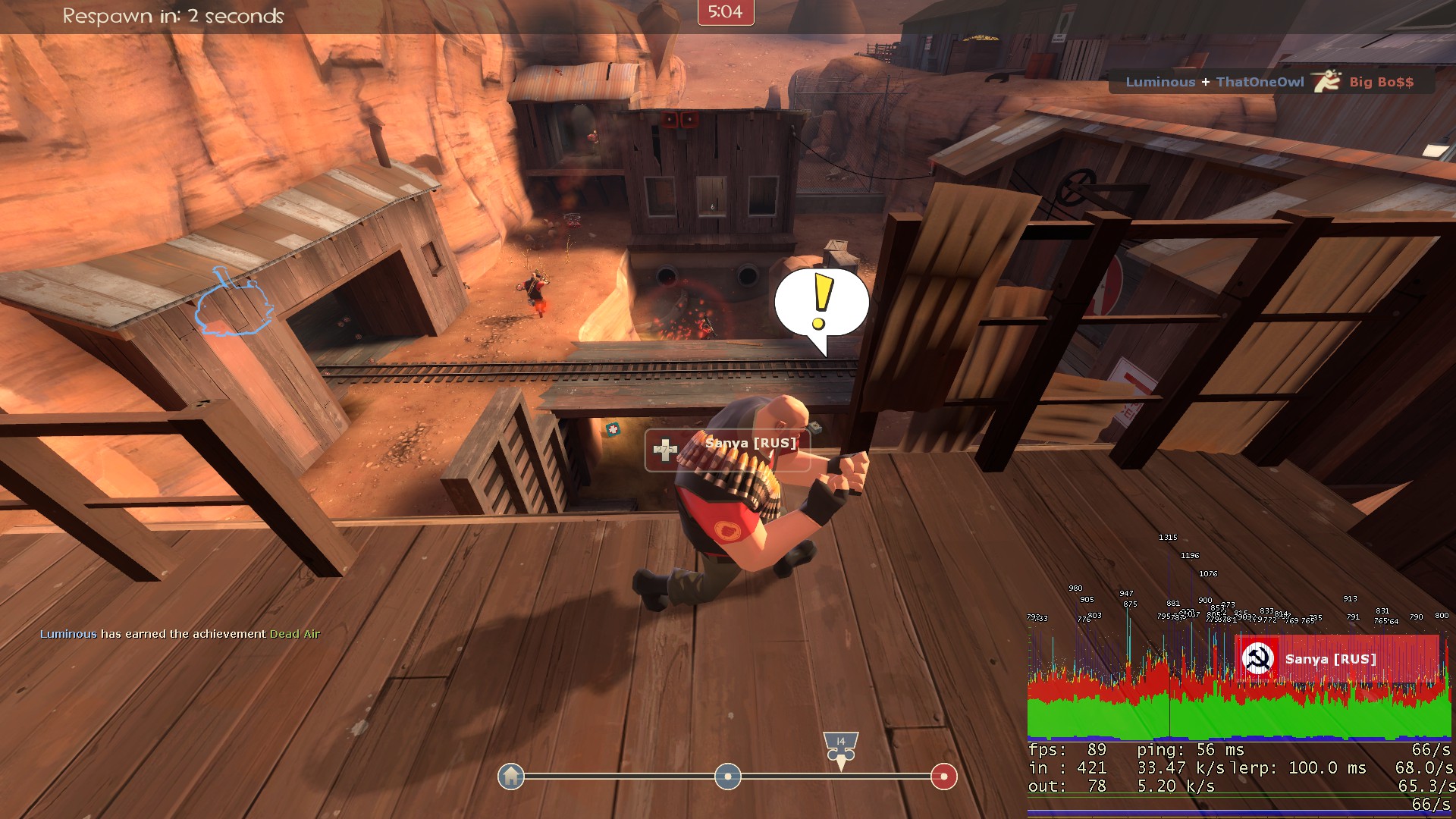The image size is (1456, 819).
Task: Select the Big Bo$$ kill feed entry
Action: (1381, 82)
